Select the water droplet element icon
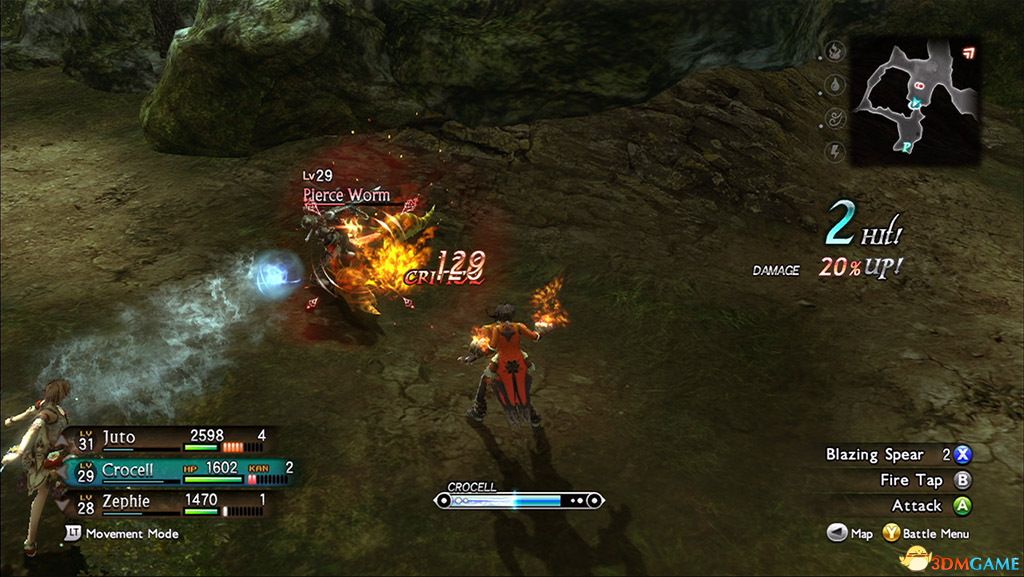This screenshot has width=1024, height=577. 834,84
